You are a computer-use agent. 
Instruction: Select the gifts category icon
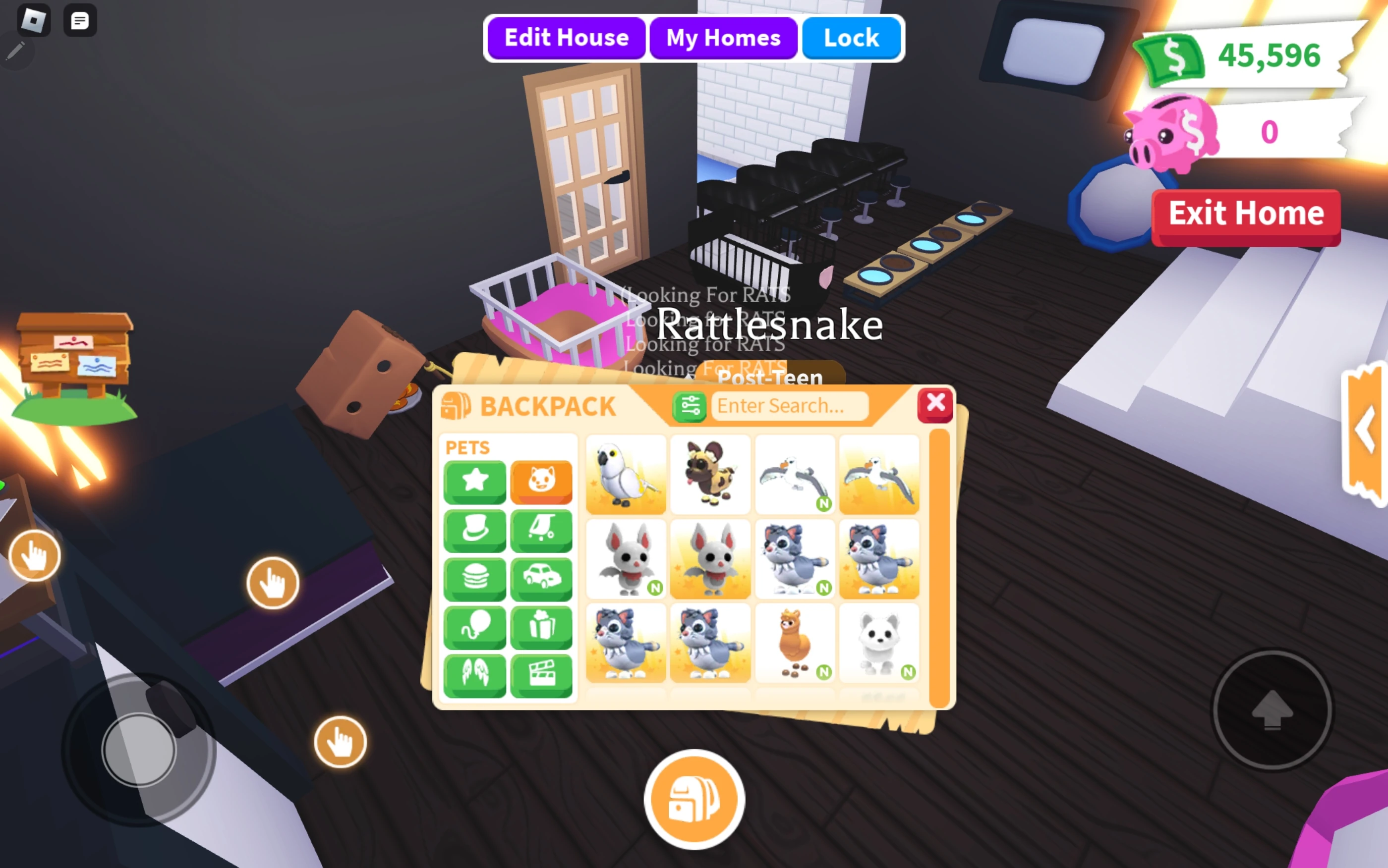point(542,626)
